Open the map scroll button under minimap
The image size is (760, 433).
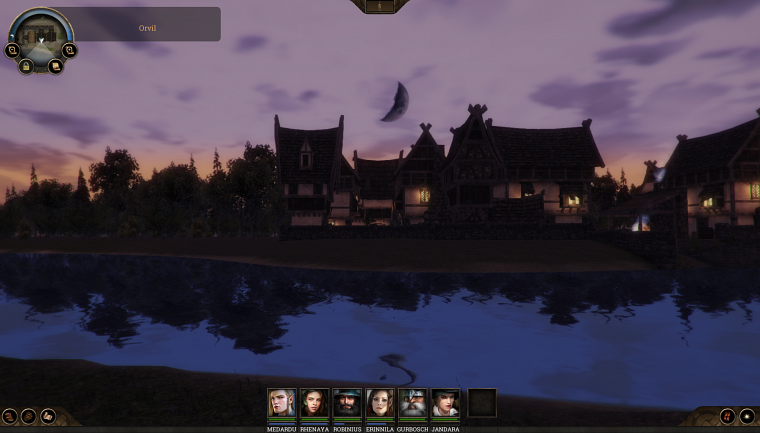(55, 66)
